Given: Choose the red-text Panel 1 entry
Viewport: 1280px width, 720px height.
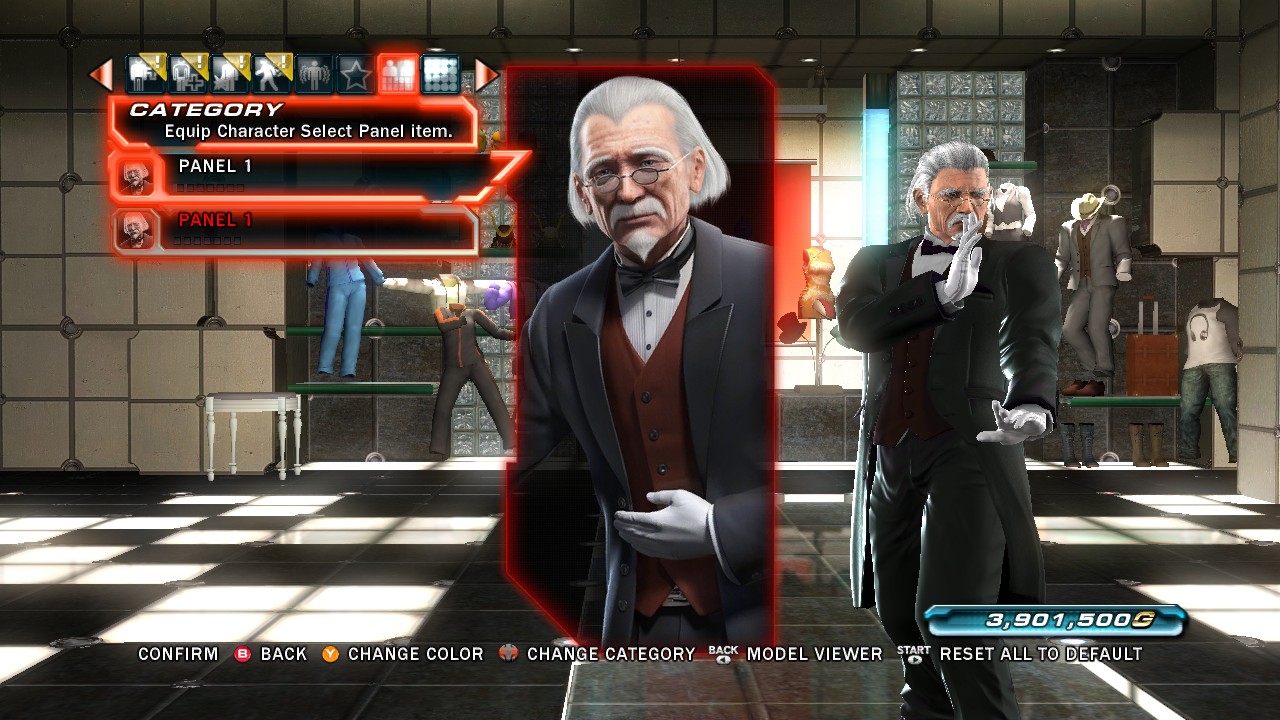Looking at the screenshot, I should pos(300,229).
